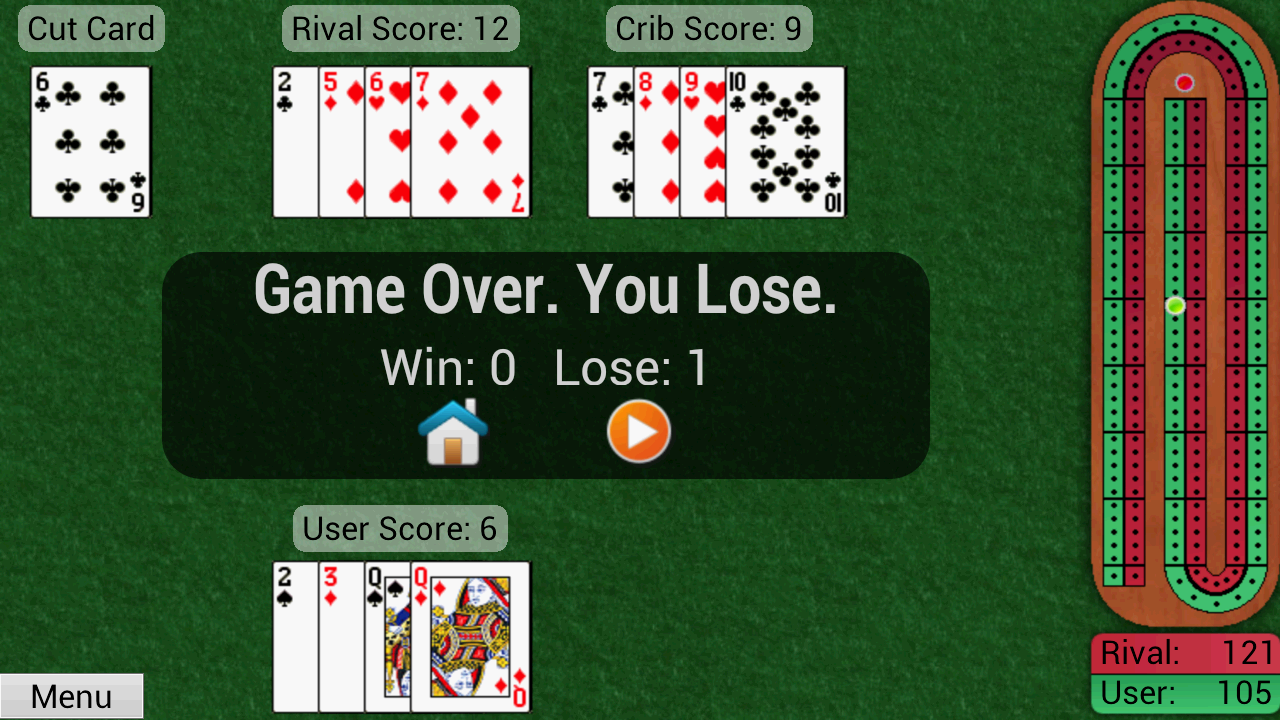Click the red peg on the cribbage board
Image resolution: width=1280 pixels, height=720 pixels.
tap(1184, 84)
